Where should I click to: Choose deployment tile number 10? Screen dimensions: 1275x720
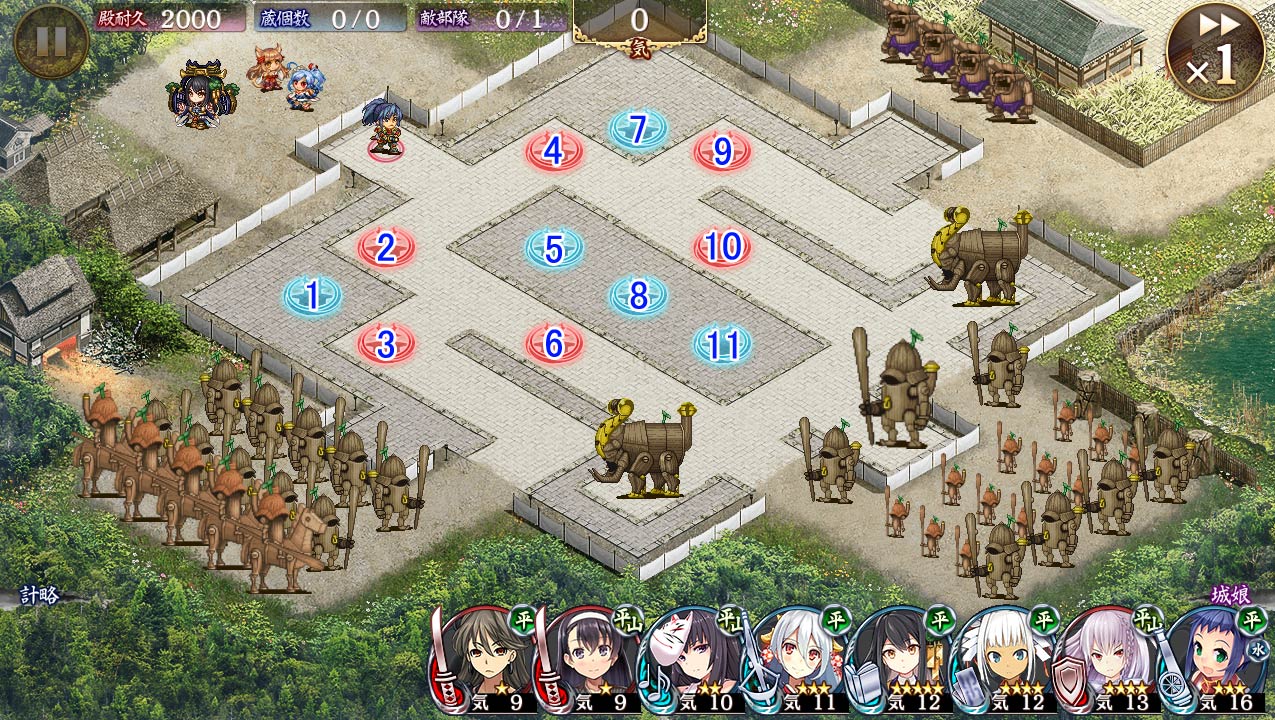(x=722, y=247)
